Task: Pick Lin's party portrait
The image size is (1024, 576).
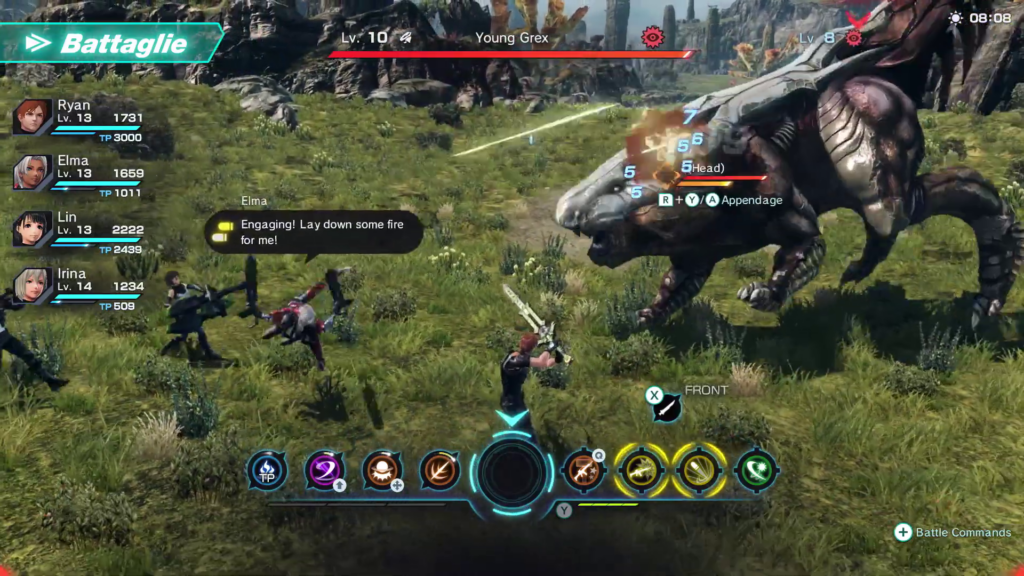Action: pyautogui.click(x=32, y=229)
